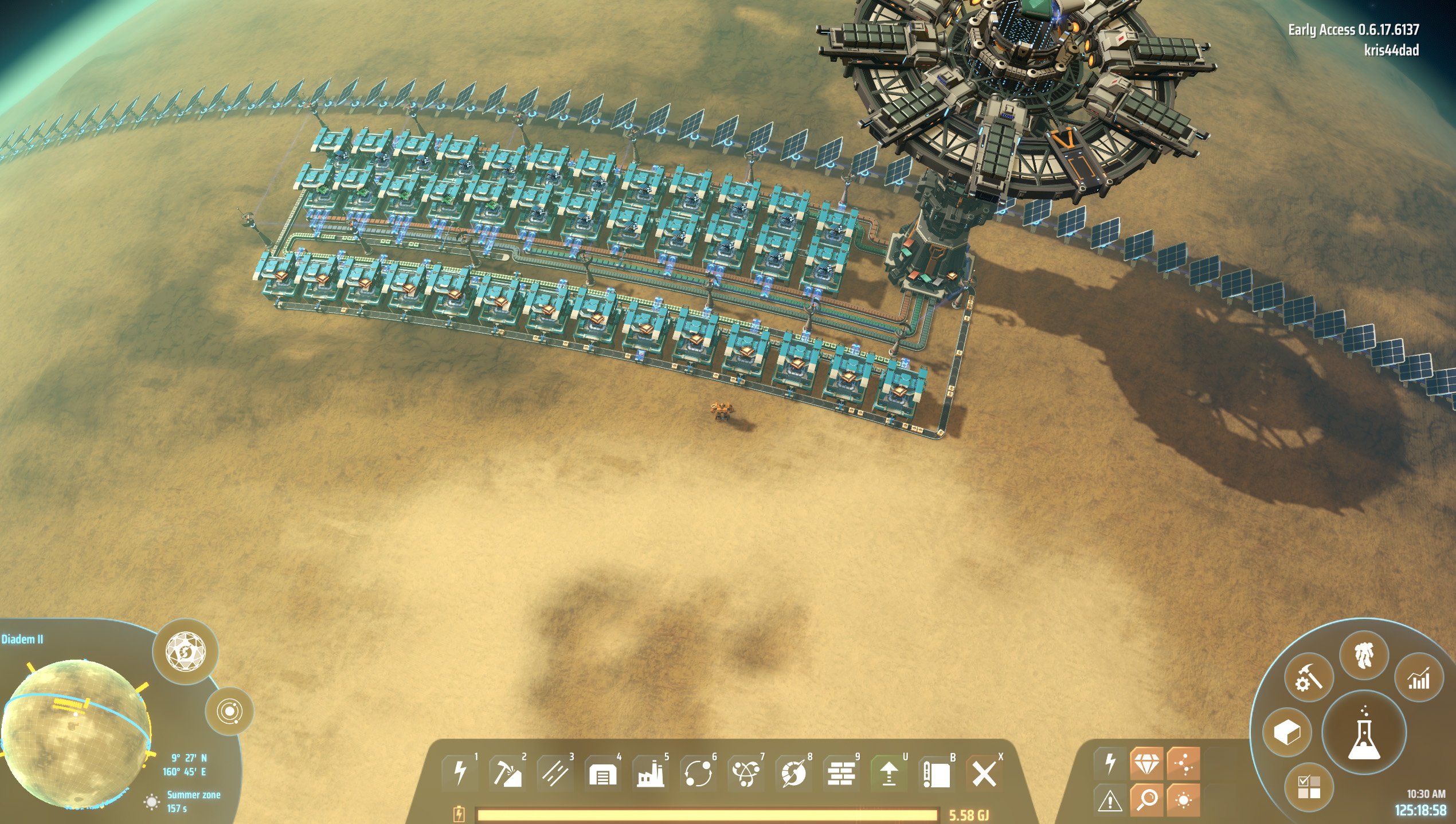Image resolution: width=1456 pixels, height=824 pixels.
Task: Select the logistics transport build category
Action: coord(698,773)
